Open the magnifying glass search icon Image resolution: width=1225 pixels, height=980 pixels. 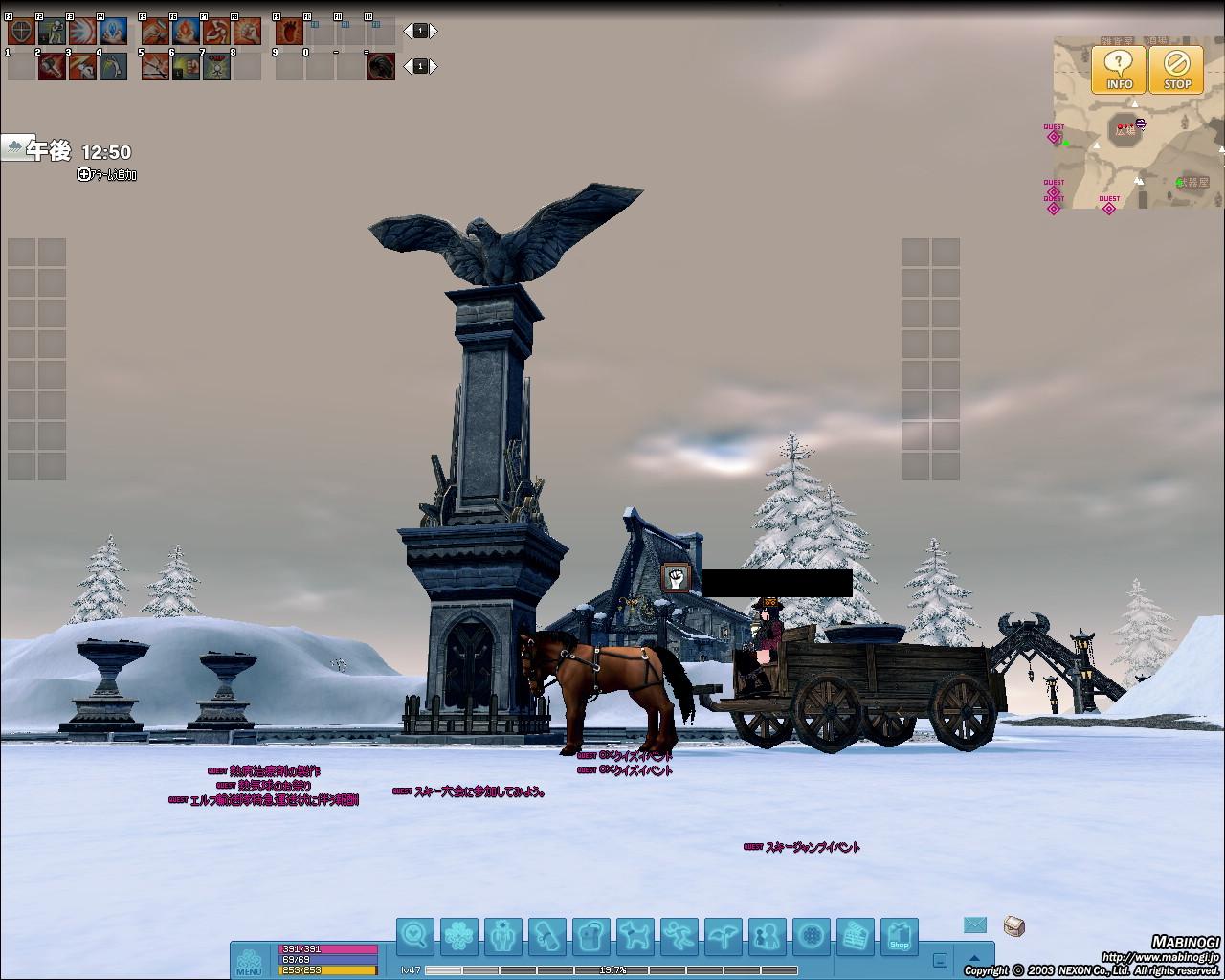tap(415, 935)
